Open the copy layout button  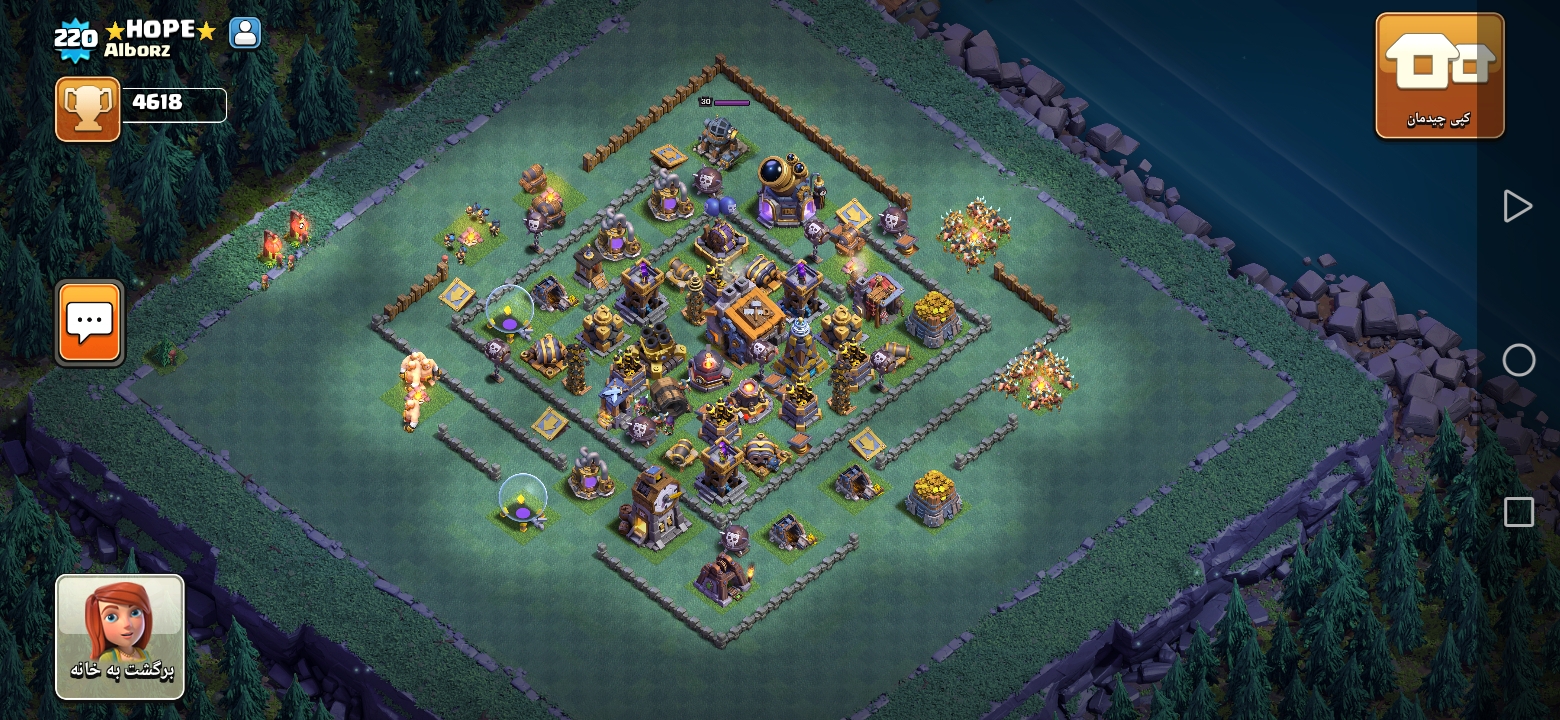[1439, 75]
